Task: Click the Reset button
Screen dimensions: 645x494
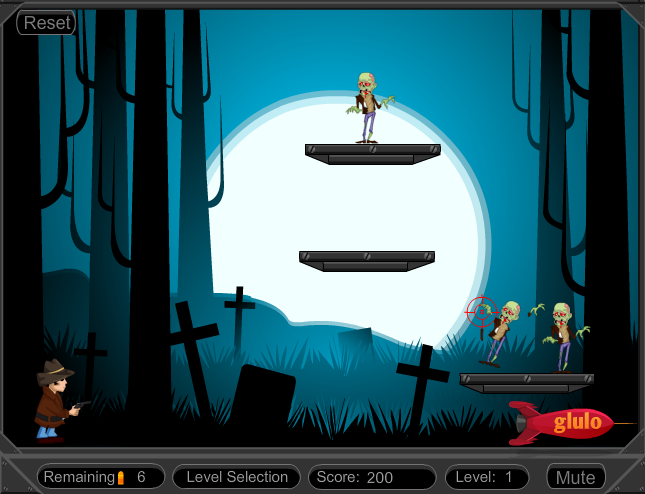Action: tap(47, 23)
